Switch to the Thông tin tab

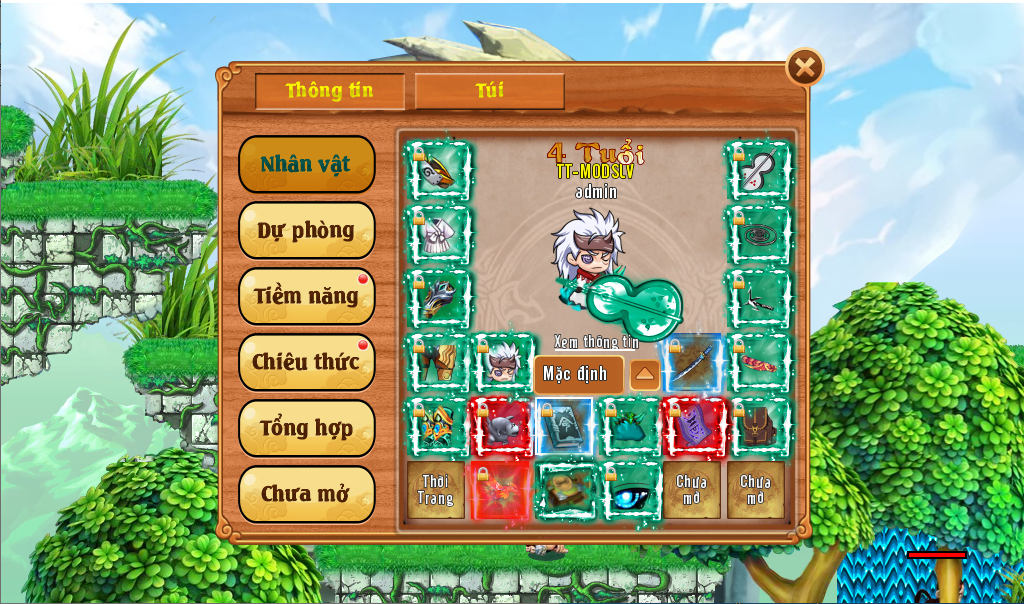click(x=330, y=91)
